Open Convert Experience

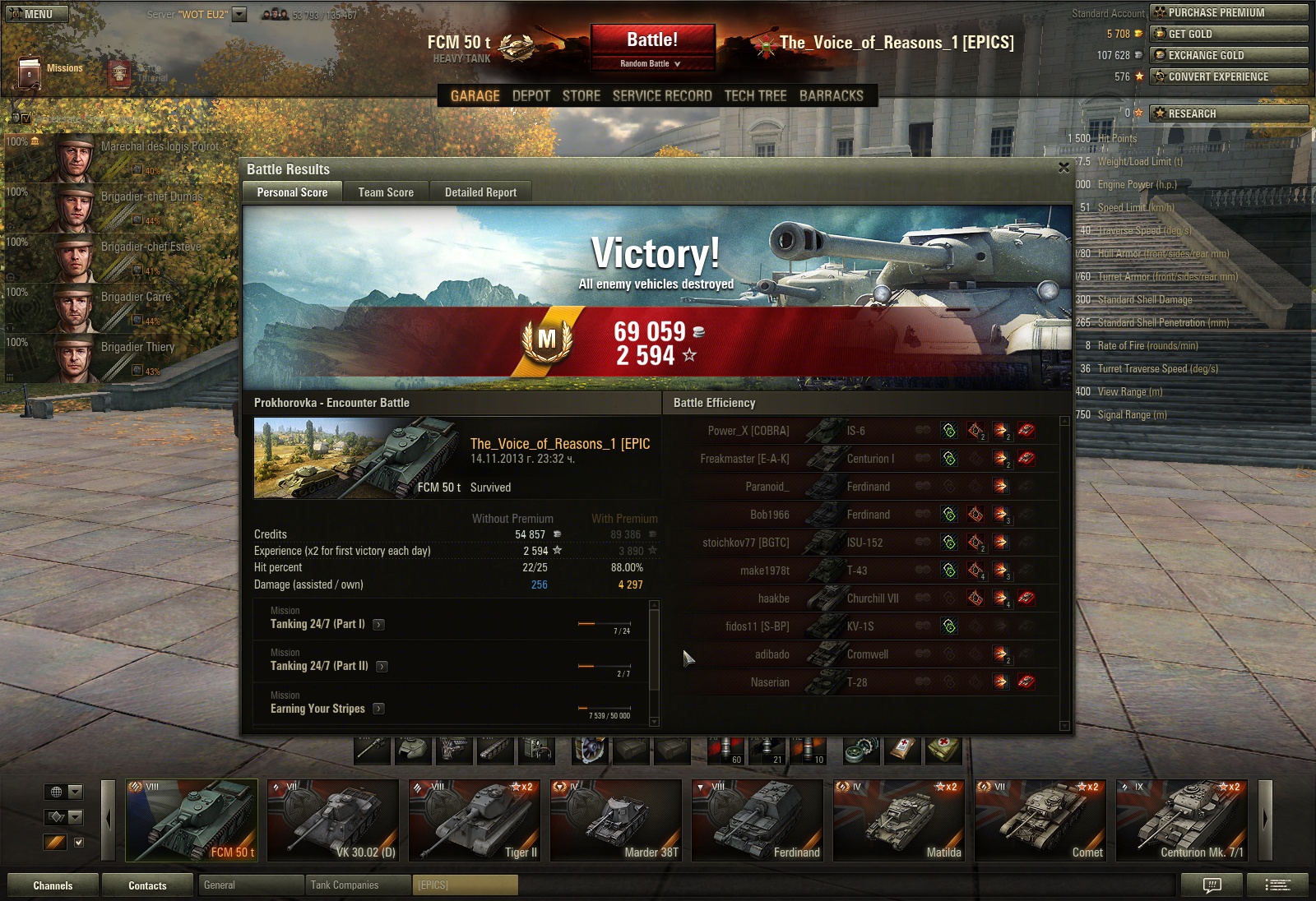(1228, 76)
